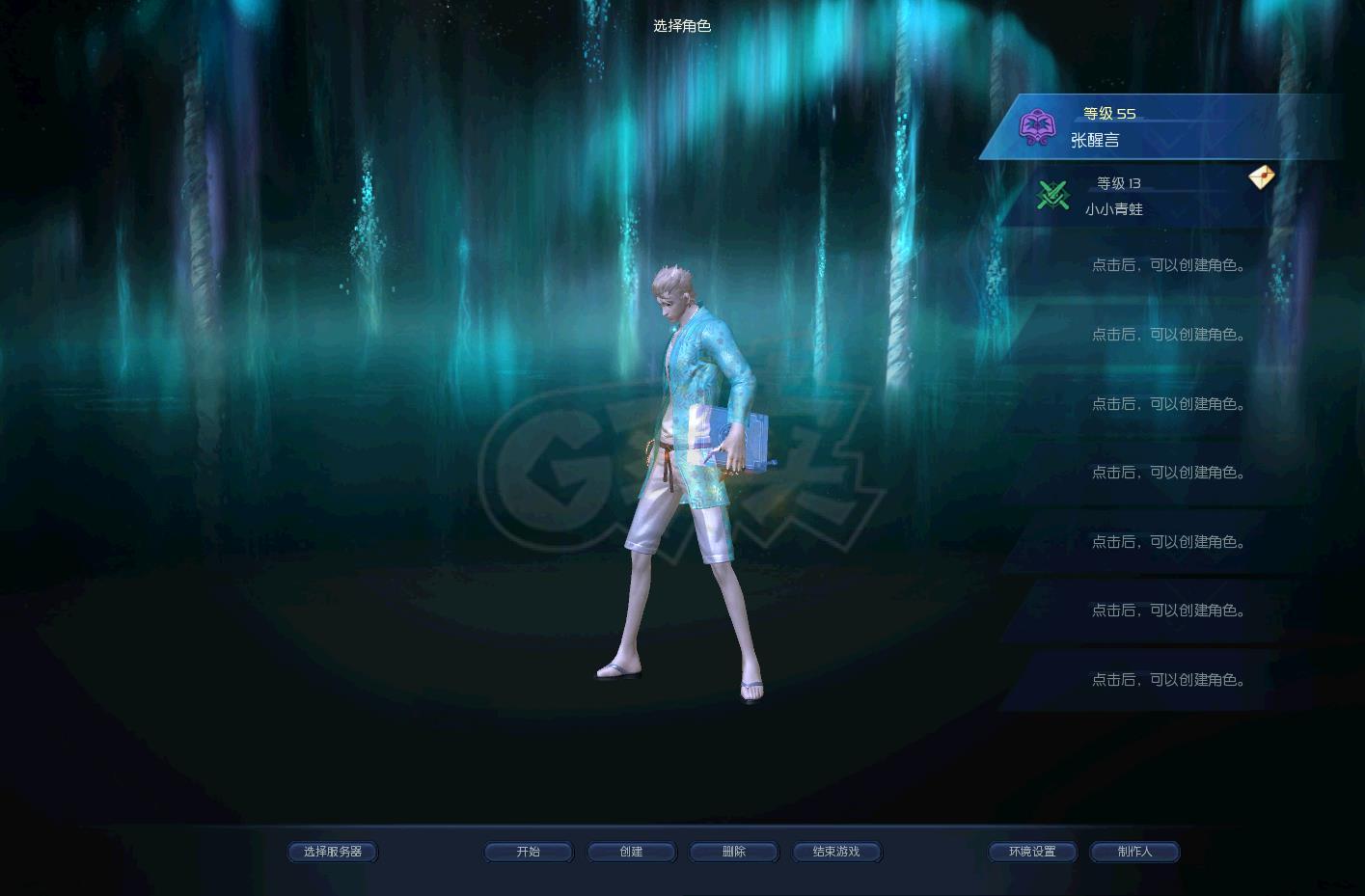The height and width of the screenshot is (896, 1365).
Task: Click the 制作人 credits button
Action: click(x=1134, y=852)
